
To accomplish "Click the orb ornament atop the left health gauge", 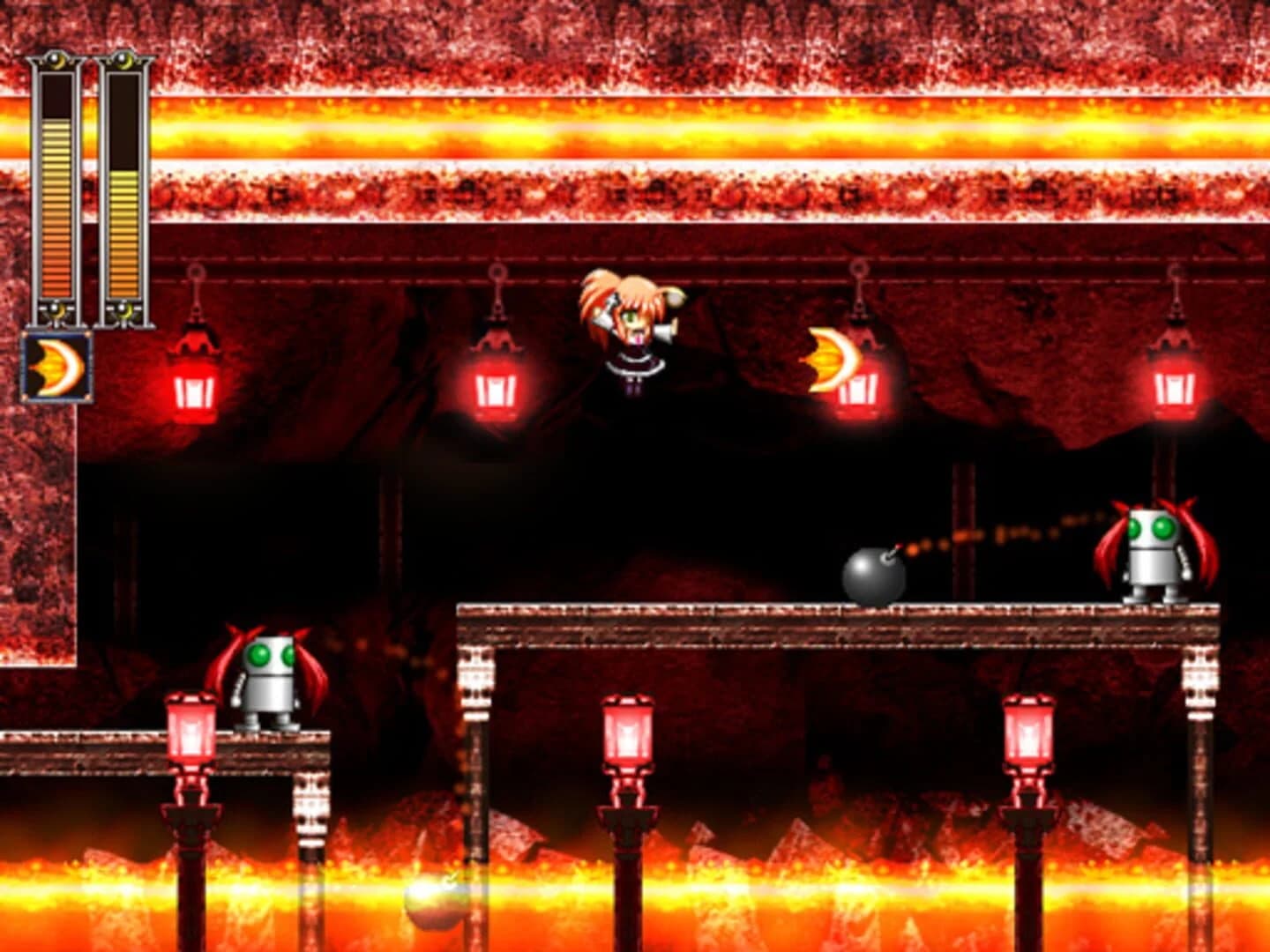I will (x=55, y=60).
